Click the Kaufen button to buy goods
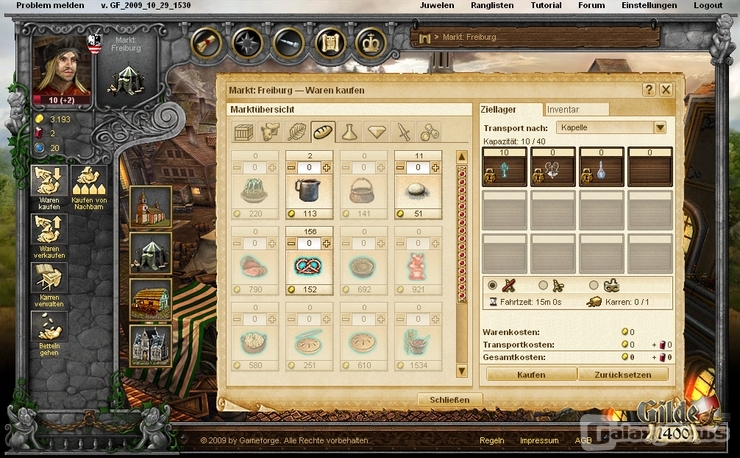 531,374
